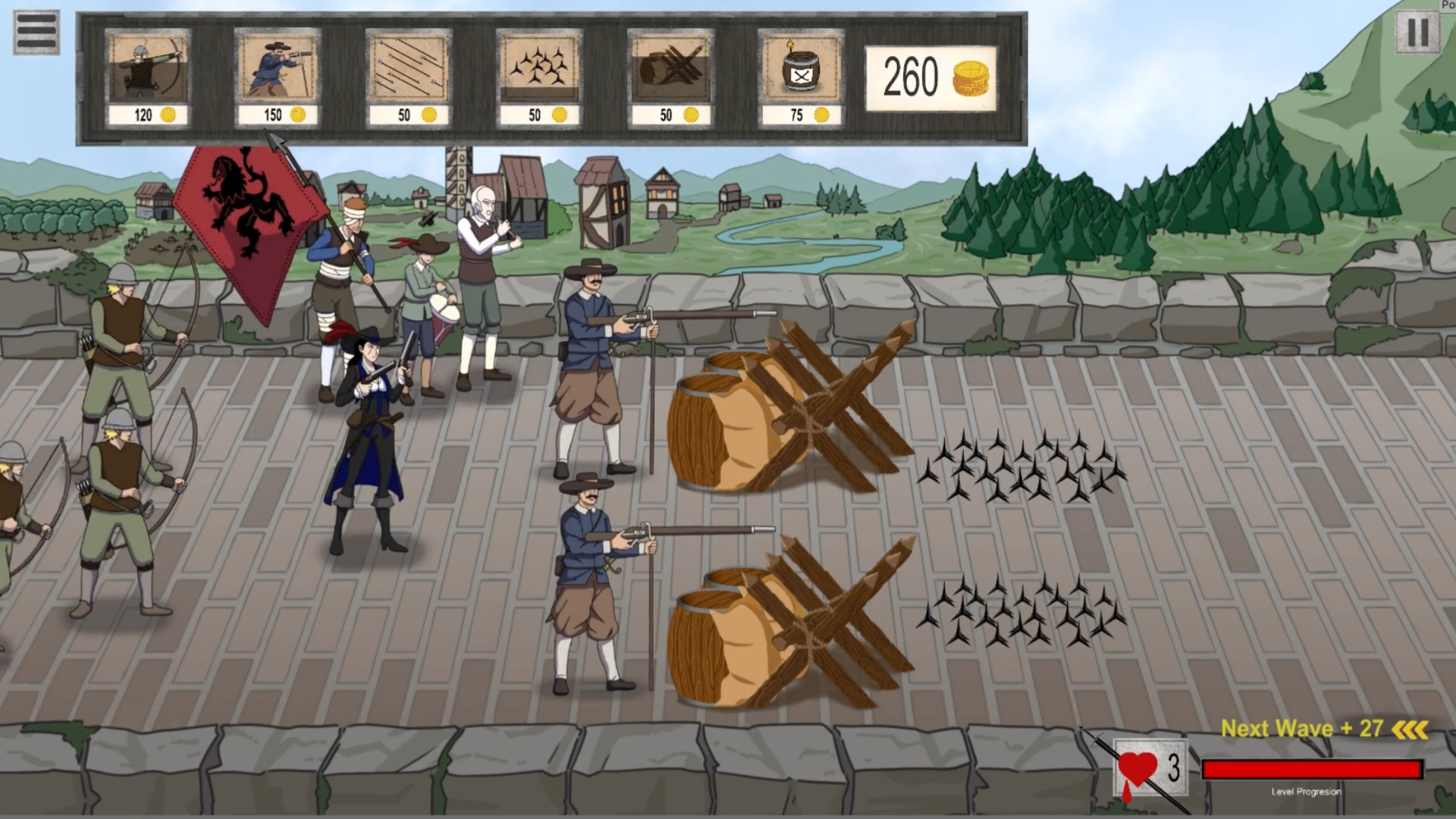
Task: Open the hamburger menu in the top-left corner
Action: pos(37,31)
